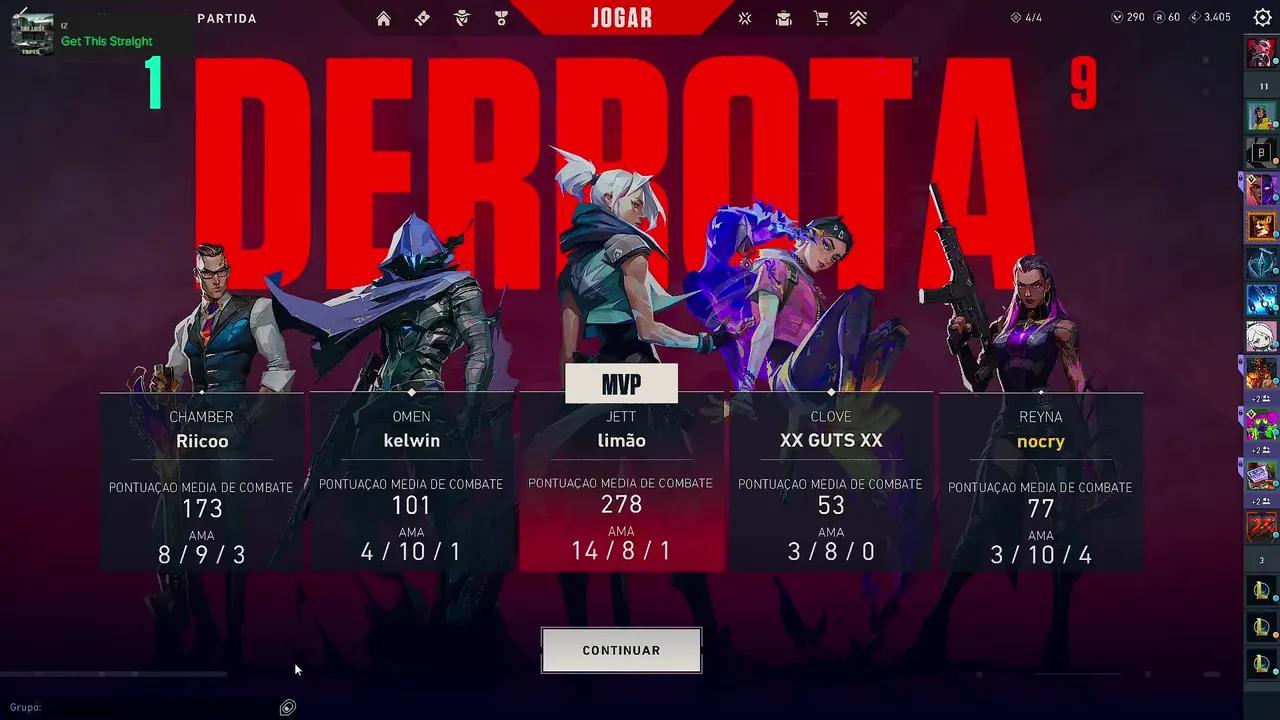The height and width of the screenshot is (720, 1280).
Task: Open Career history via the medal icon
Action: (x=500, y=18)
